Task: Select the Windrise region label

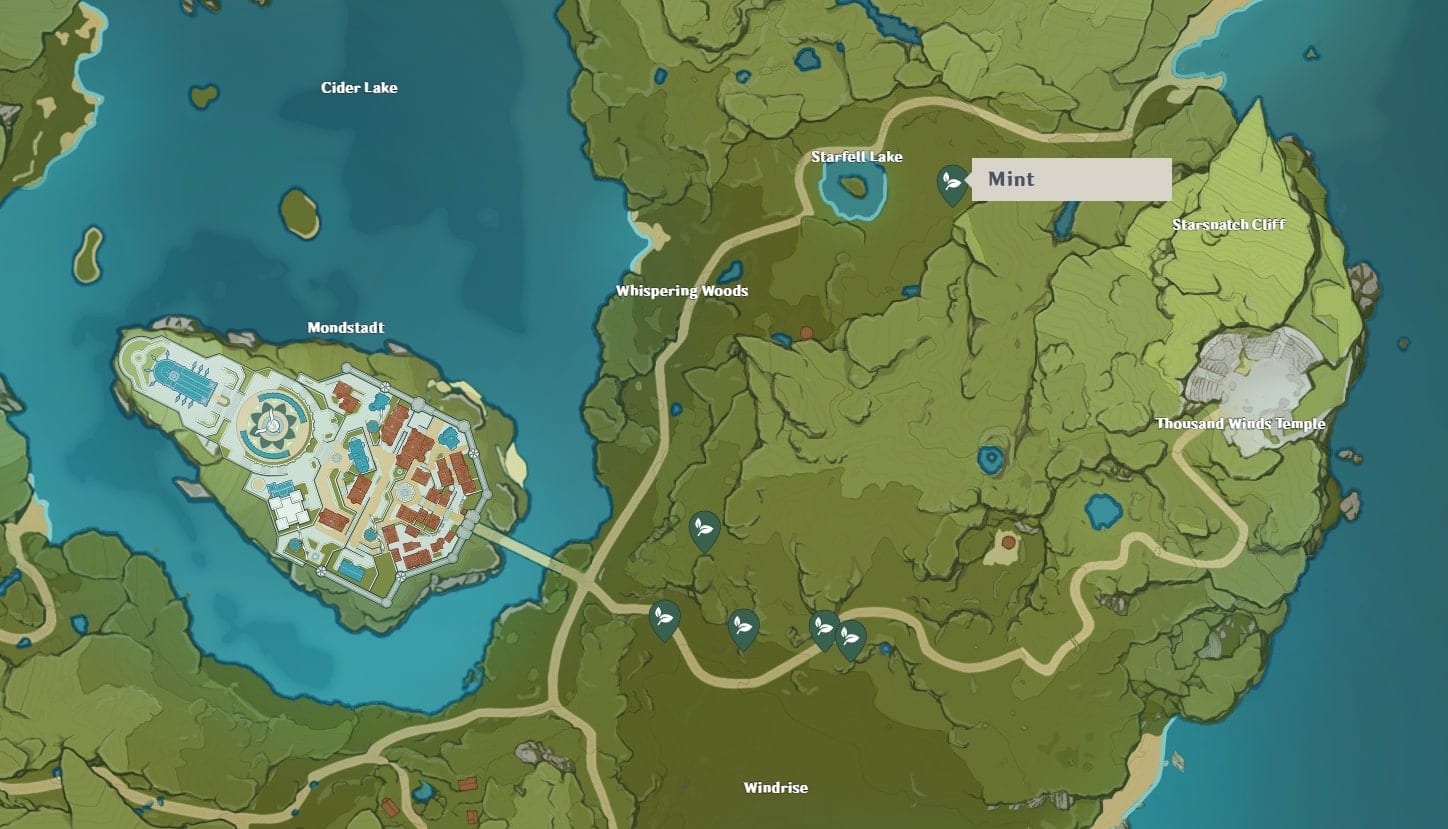Action: 775,787
